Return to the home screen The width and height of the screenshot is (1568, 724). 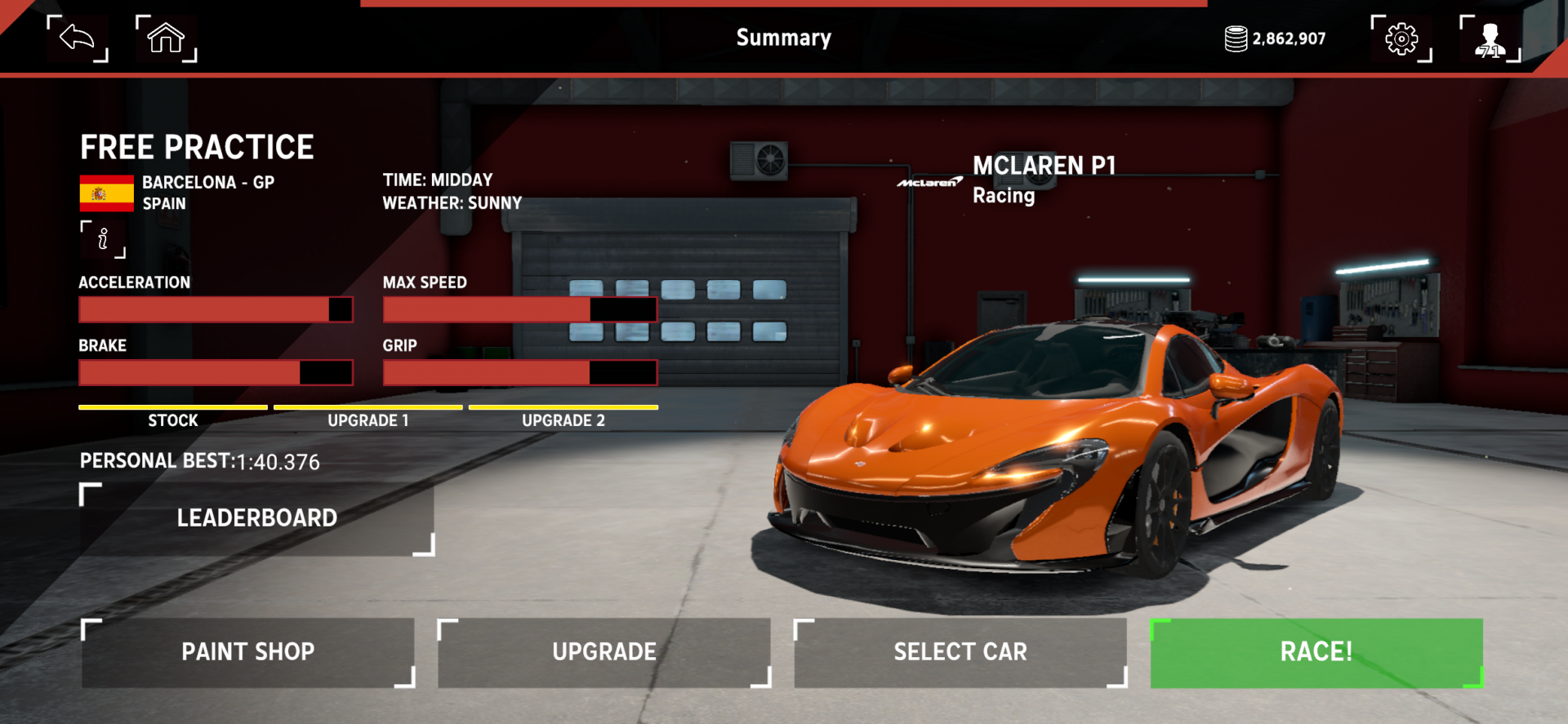pyautogui.click(x=166, y=38)
